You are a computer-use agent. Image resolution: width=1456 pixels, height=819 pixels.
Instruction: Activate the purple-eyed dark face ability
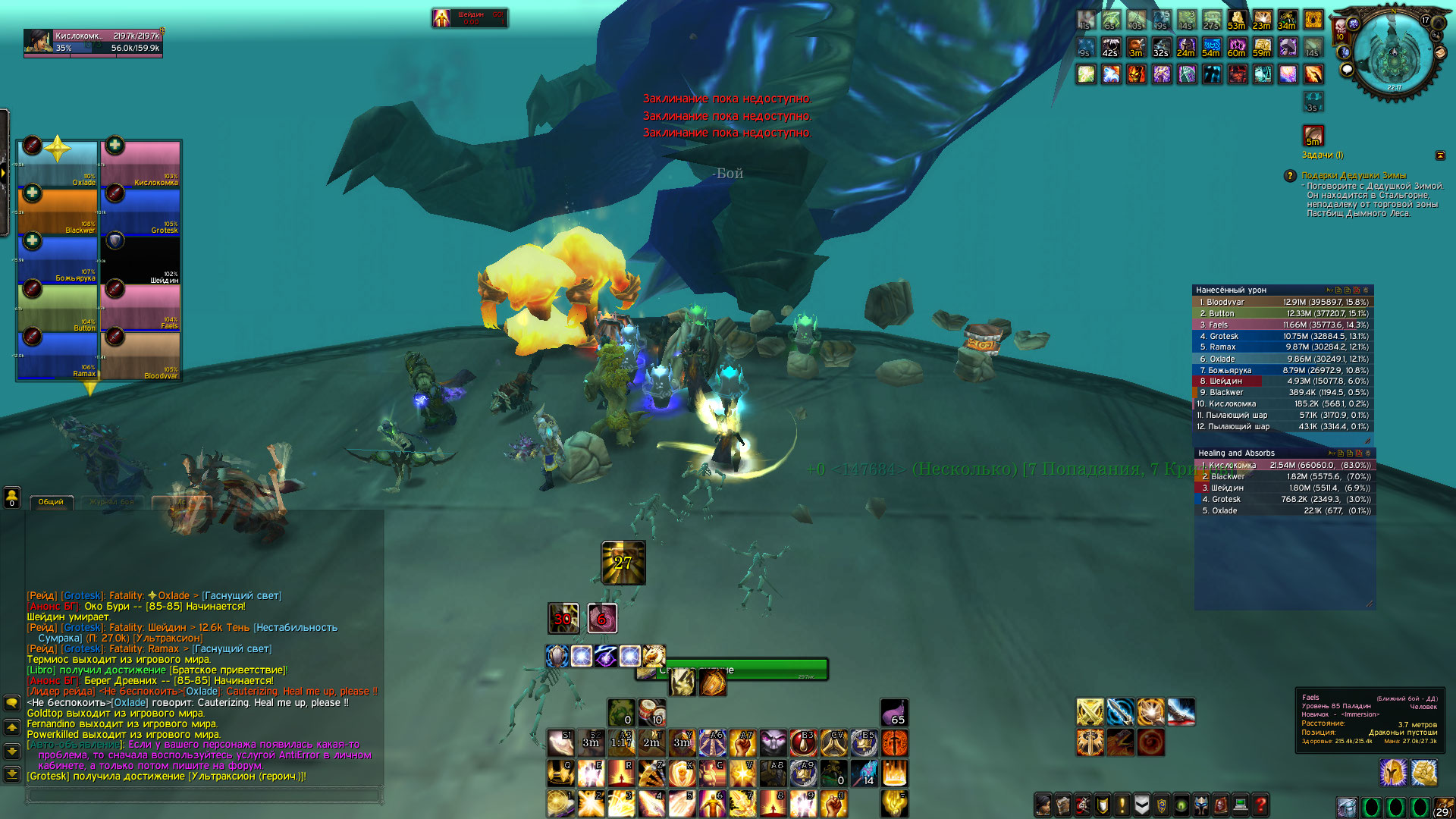[x=773, y=743]
